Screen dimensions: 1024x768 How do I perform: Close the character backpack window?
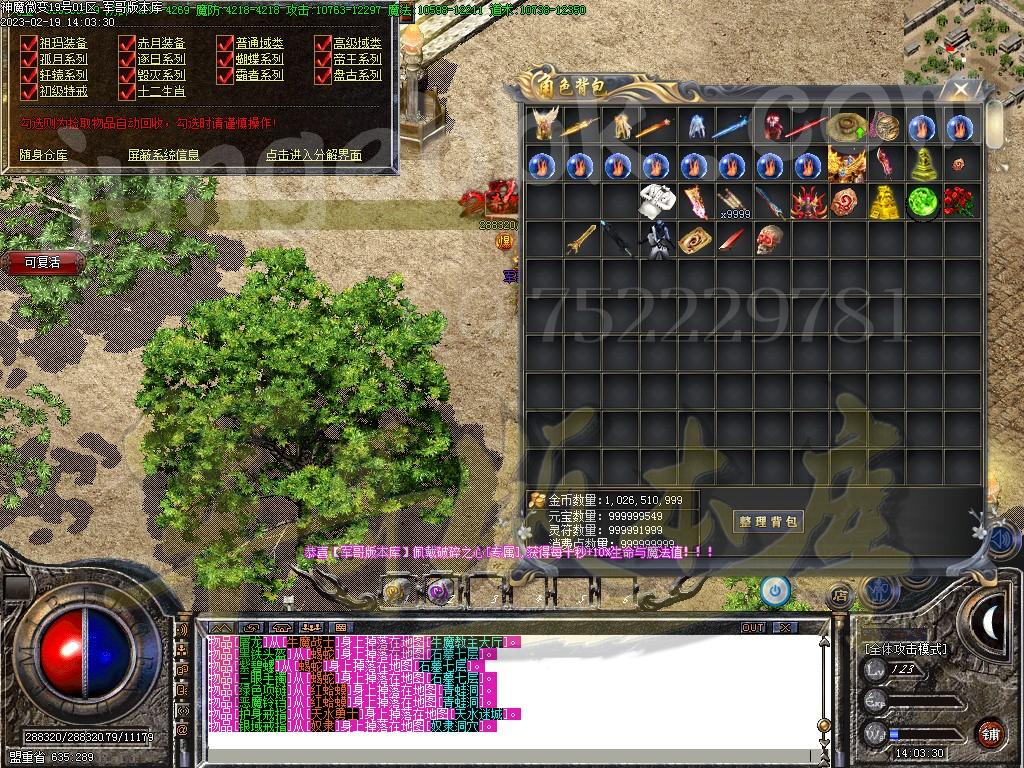tap(961, 89)
